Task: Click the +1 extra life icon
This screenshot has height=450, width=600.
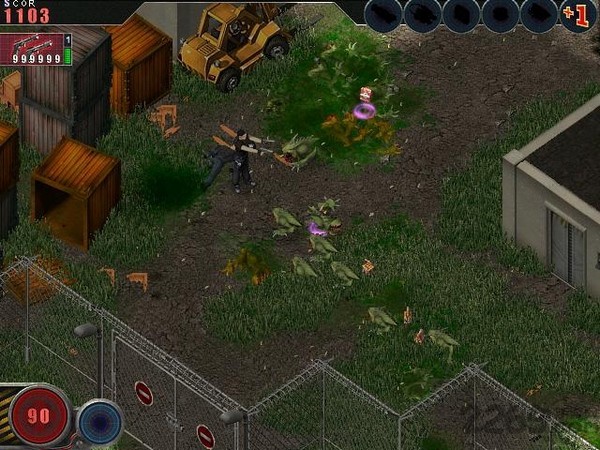Action: pyautogui.click(x=576, y=16)
